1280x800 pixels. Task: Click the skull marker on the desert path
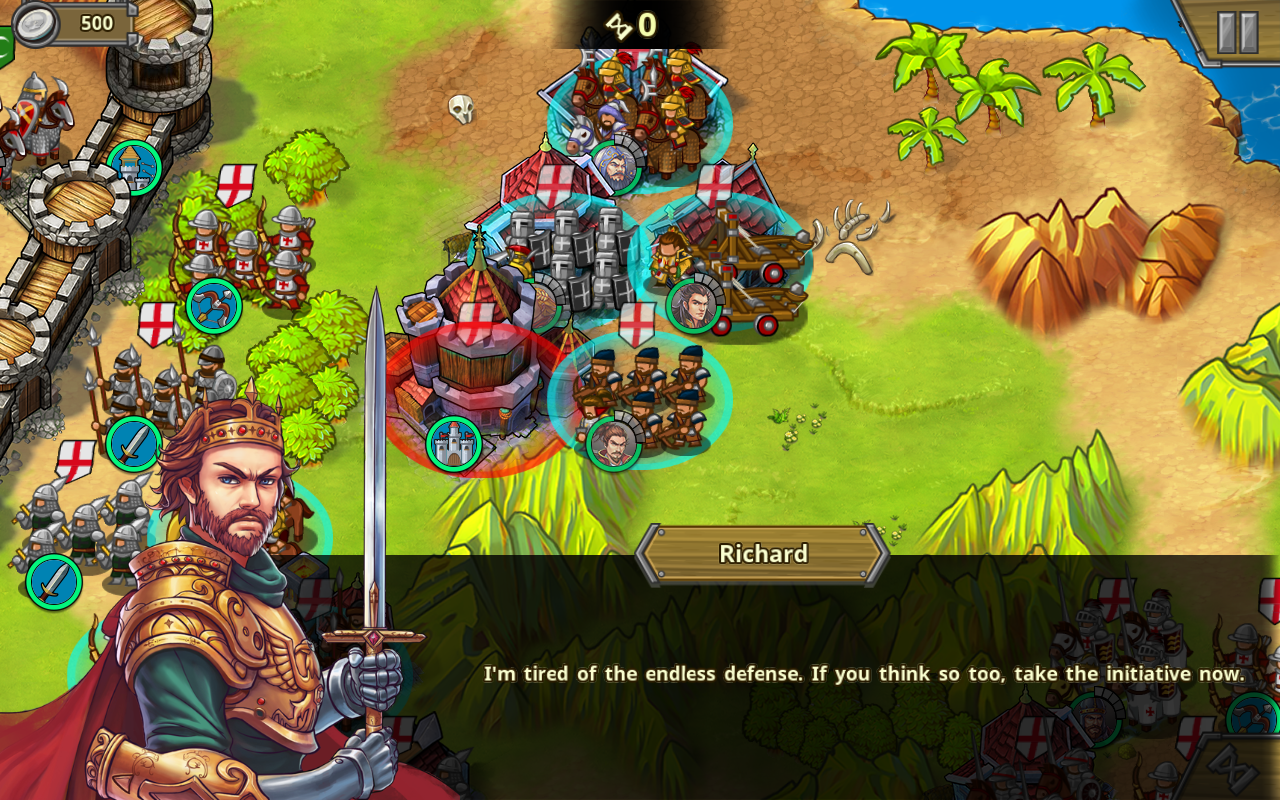(462, 107)
